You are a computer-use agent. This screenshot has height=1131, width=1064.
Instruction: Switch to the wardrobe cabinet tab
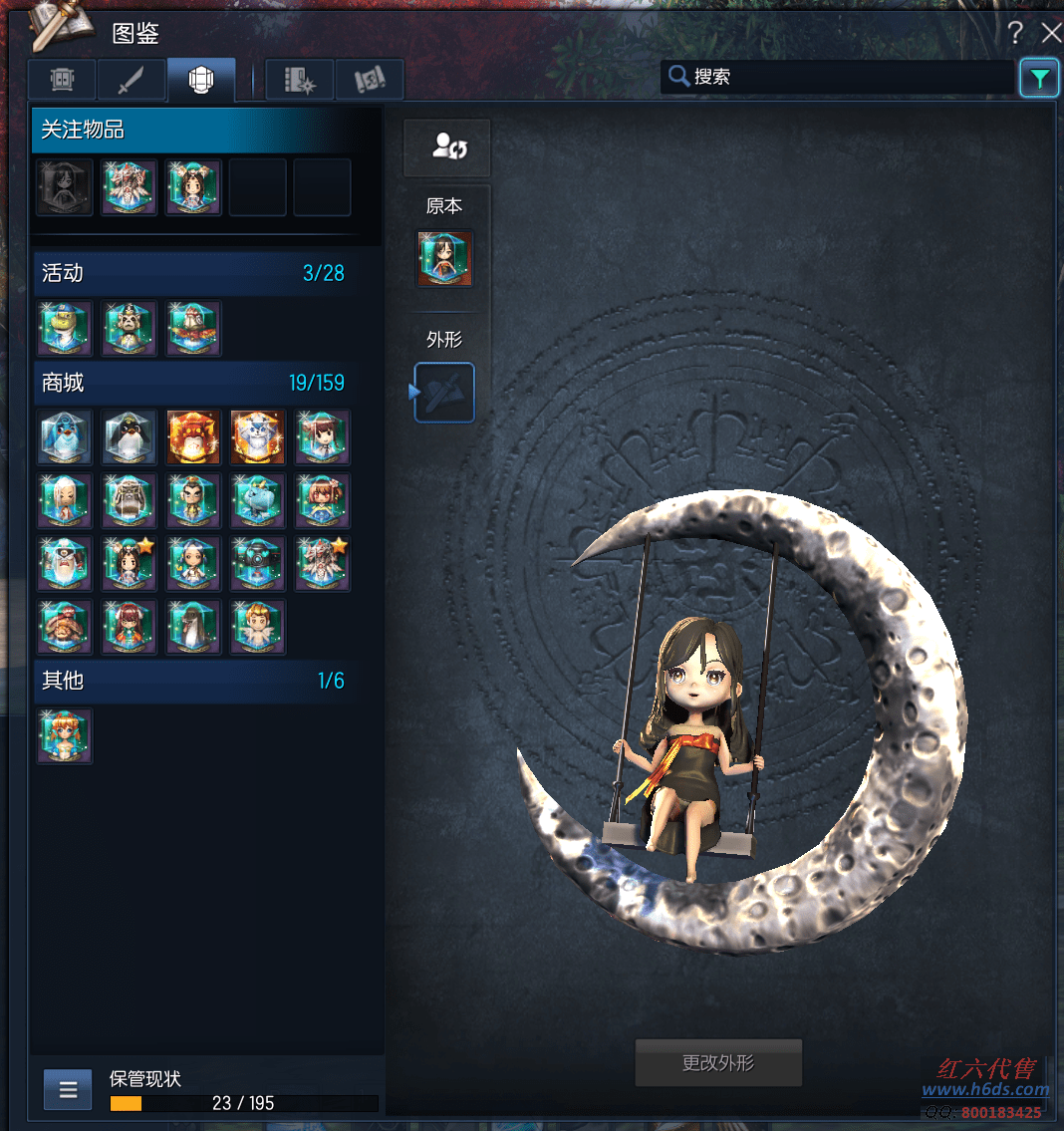coord(63,80)
